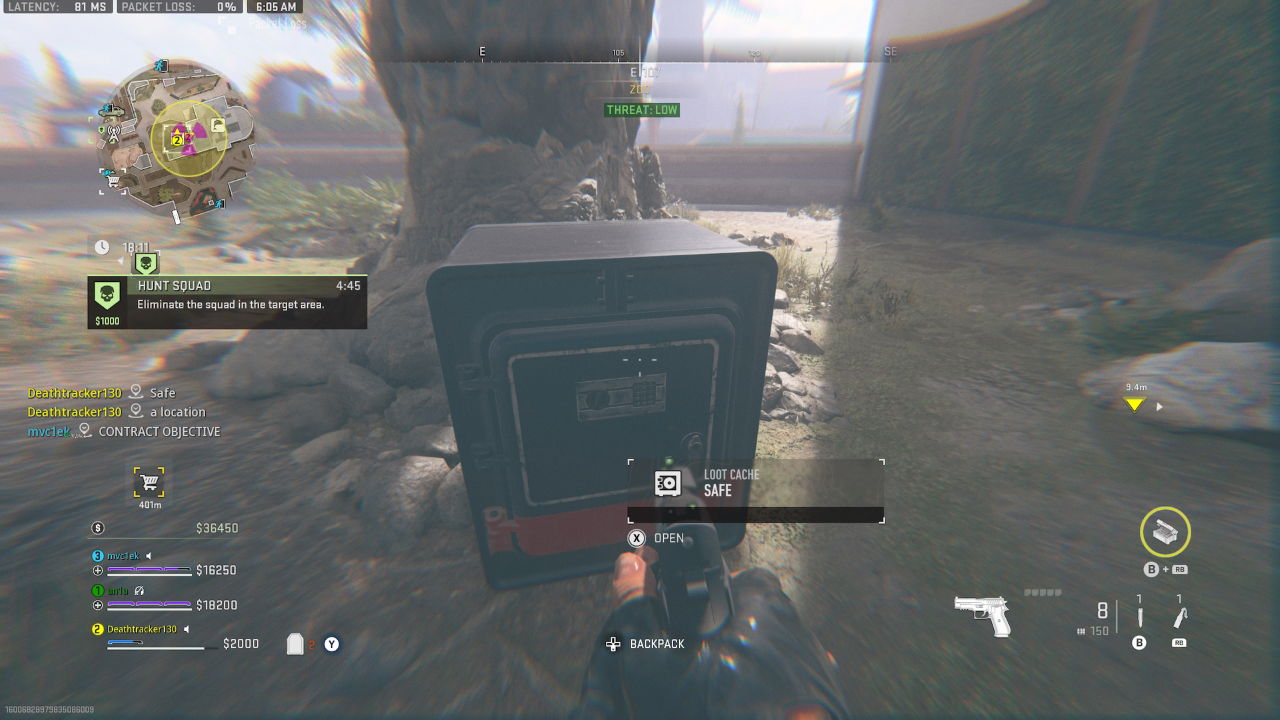1280x720 pixels.
Task: Select the Buy Station shopping cart icon
Action: click(150, 483)
